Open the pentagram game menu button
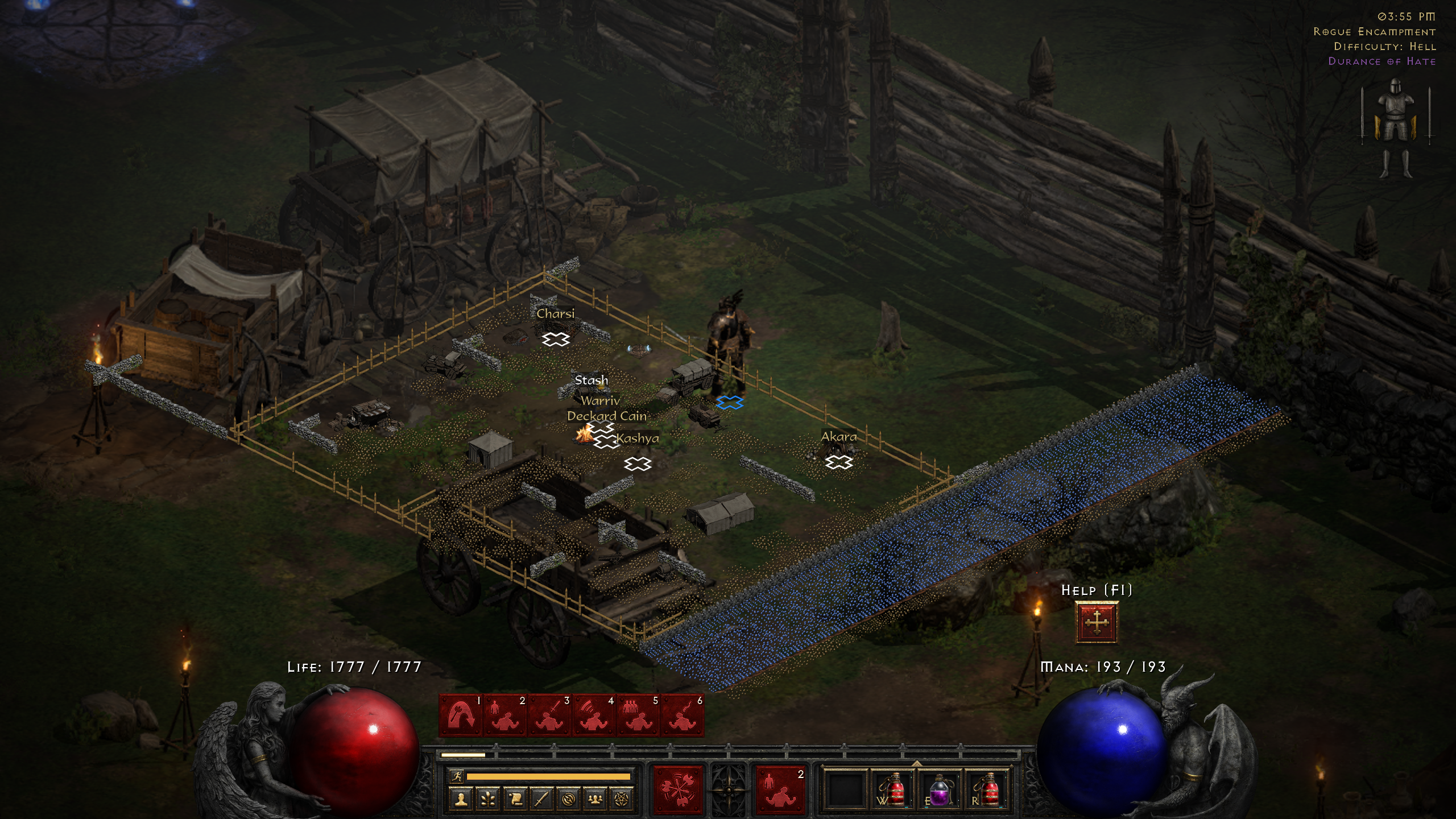Image resolution: width=1456 pixels, height=819 pixels. [x=622, y=800]
